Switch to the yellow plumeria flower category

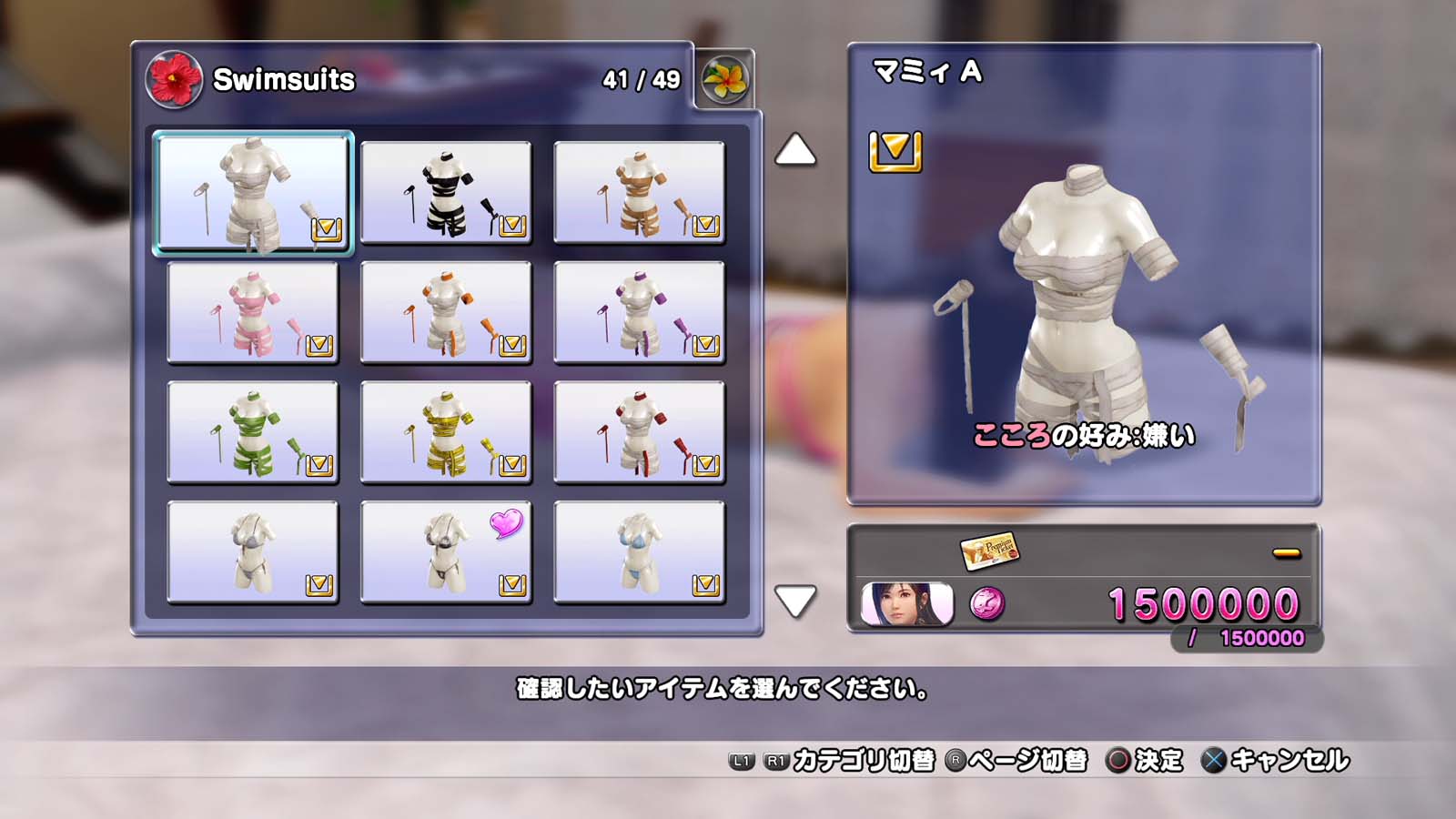[724, 80]
